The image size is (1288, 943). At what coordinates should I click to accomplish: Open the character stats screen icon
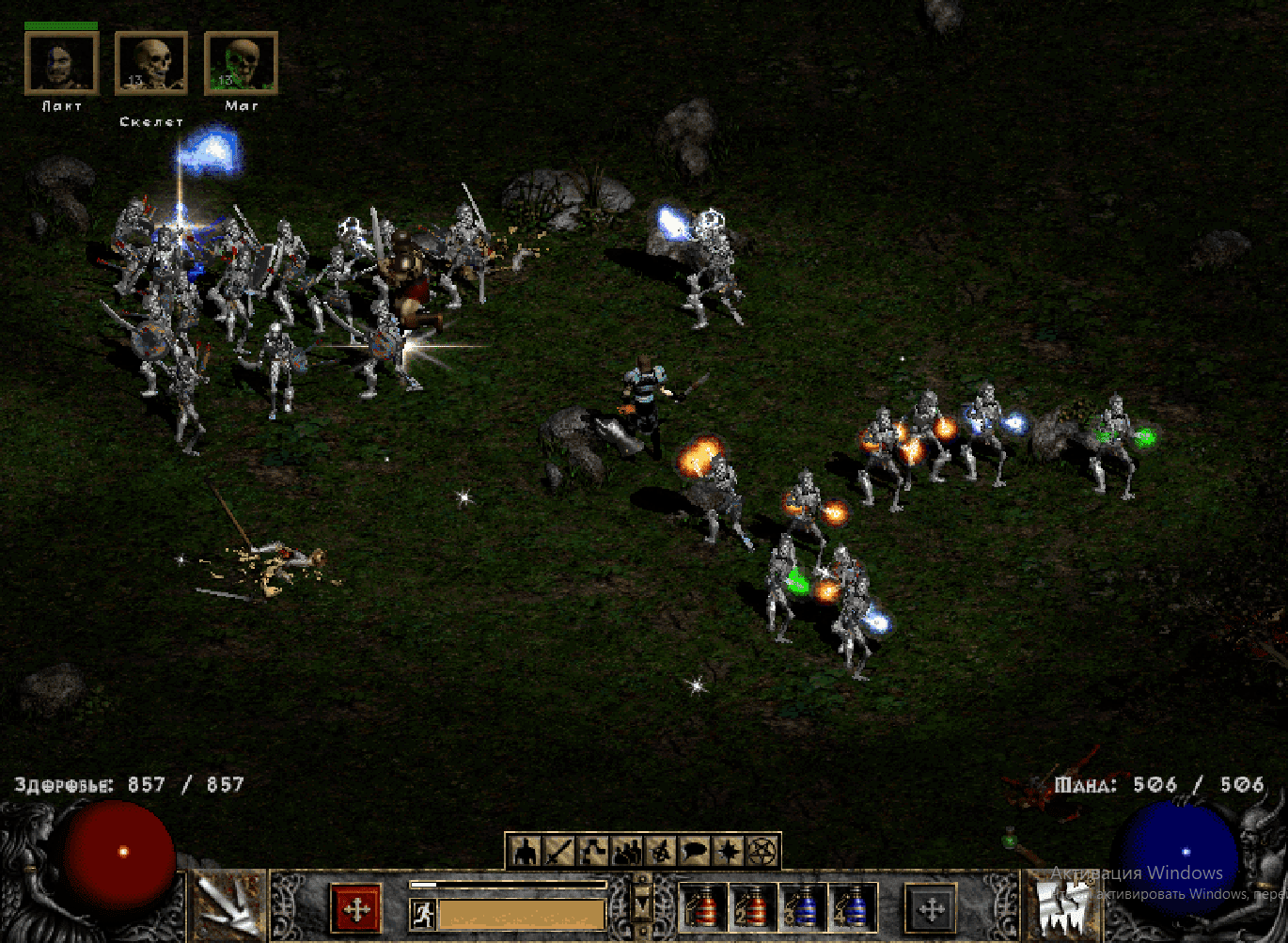tap(526, 852)
